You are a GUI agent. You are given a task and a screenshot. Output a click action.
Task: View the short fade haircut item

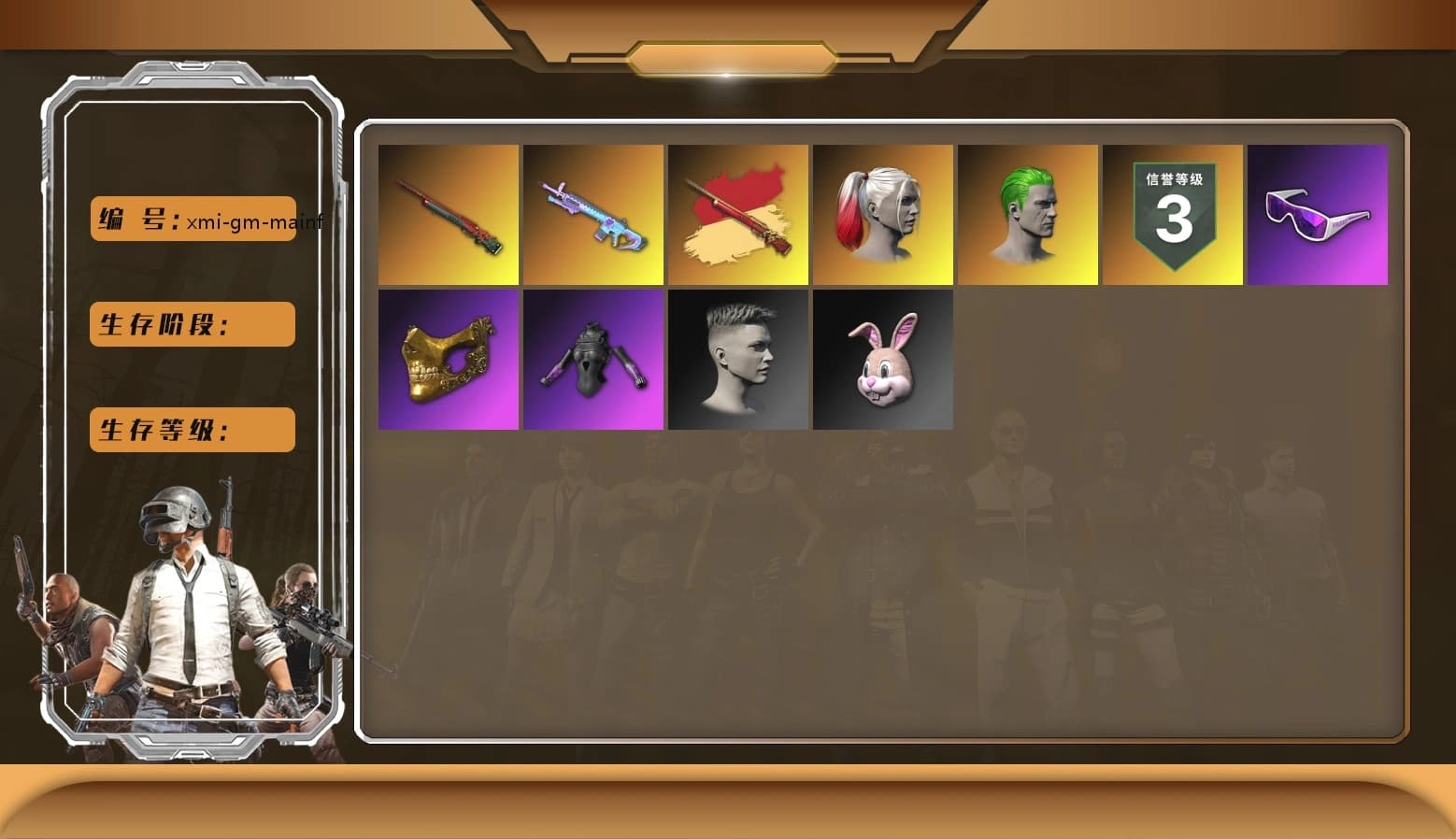pyautogui.click(x=737, y=360)
